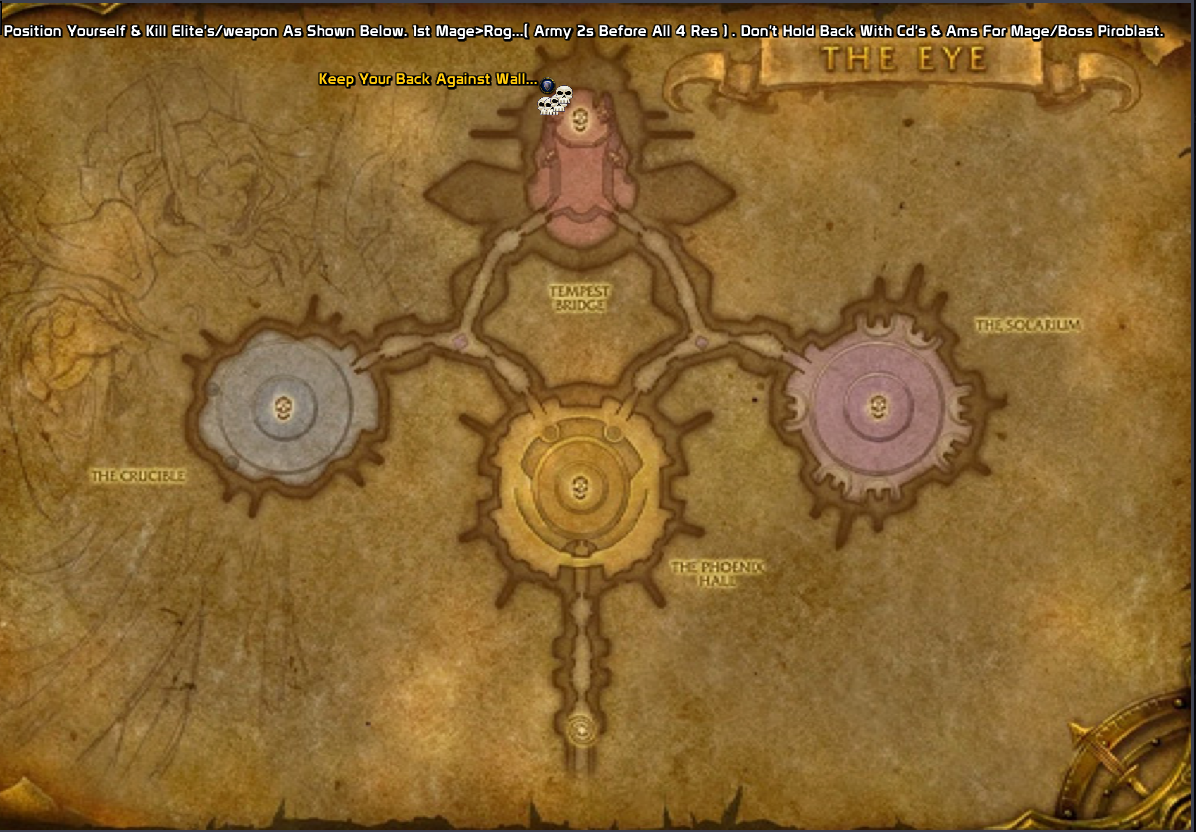1196x832 pixels.
Task: Choose The Phoenix Hall boss skull marker
Action: point(577,488)
